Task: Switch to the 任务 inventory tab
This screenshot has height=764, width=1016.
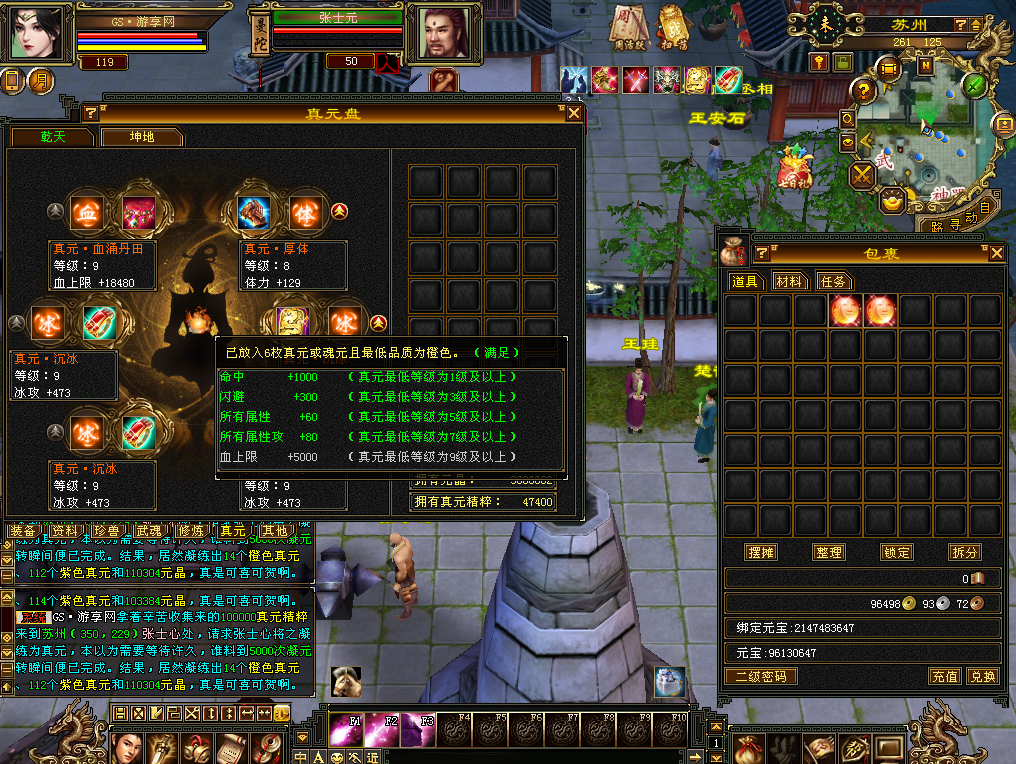Action: [832, 282]
